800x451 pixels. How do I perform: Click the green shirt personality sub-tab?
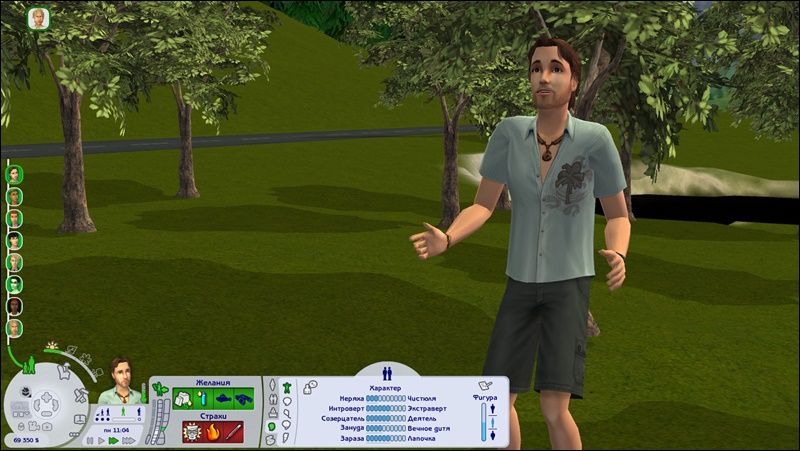point(287,385)
